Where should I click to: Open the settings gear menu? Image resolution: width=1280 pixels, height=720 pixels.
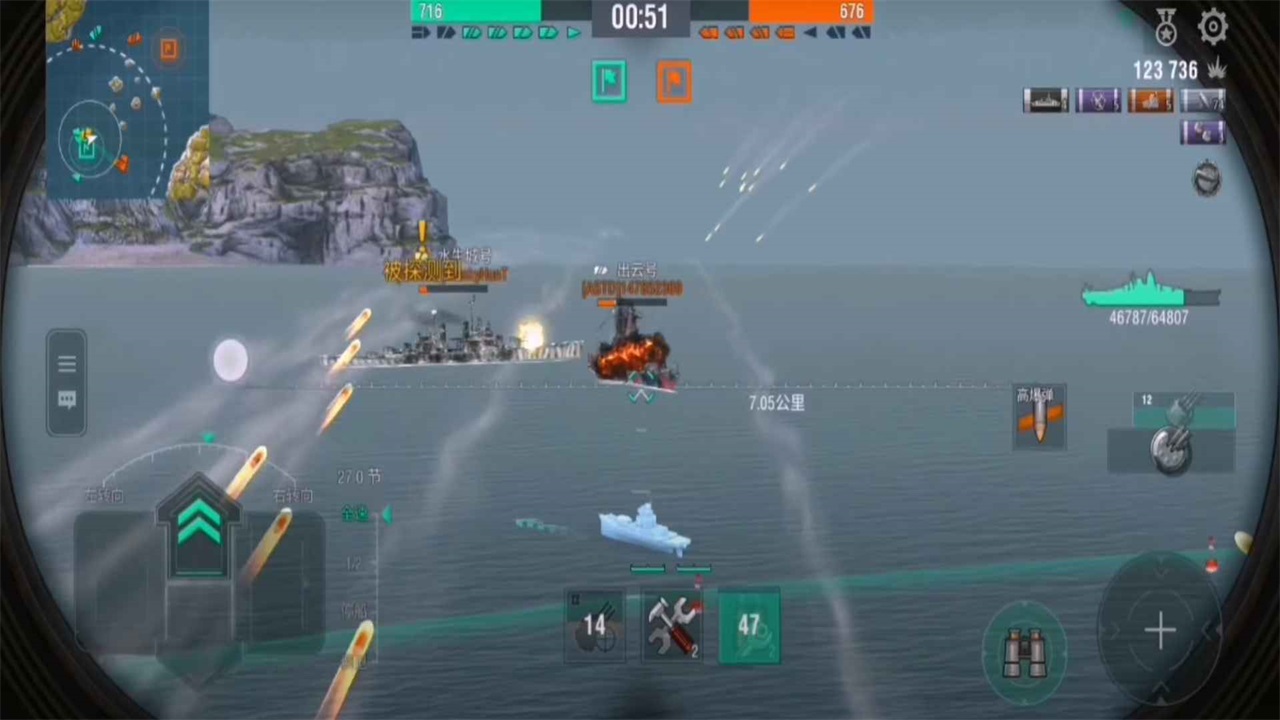(1213, 27)
